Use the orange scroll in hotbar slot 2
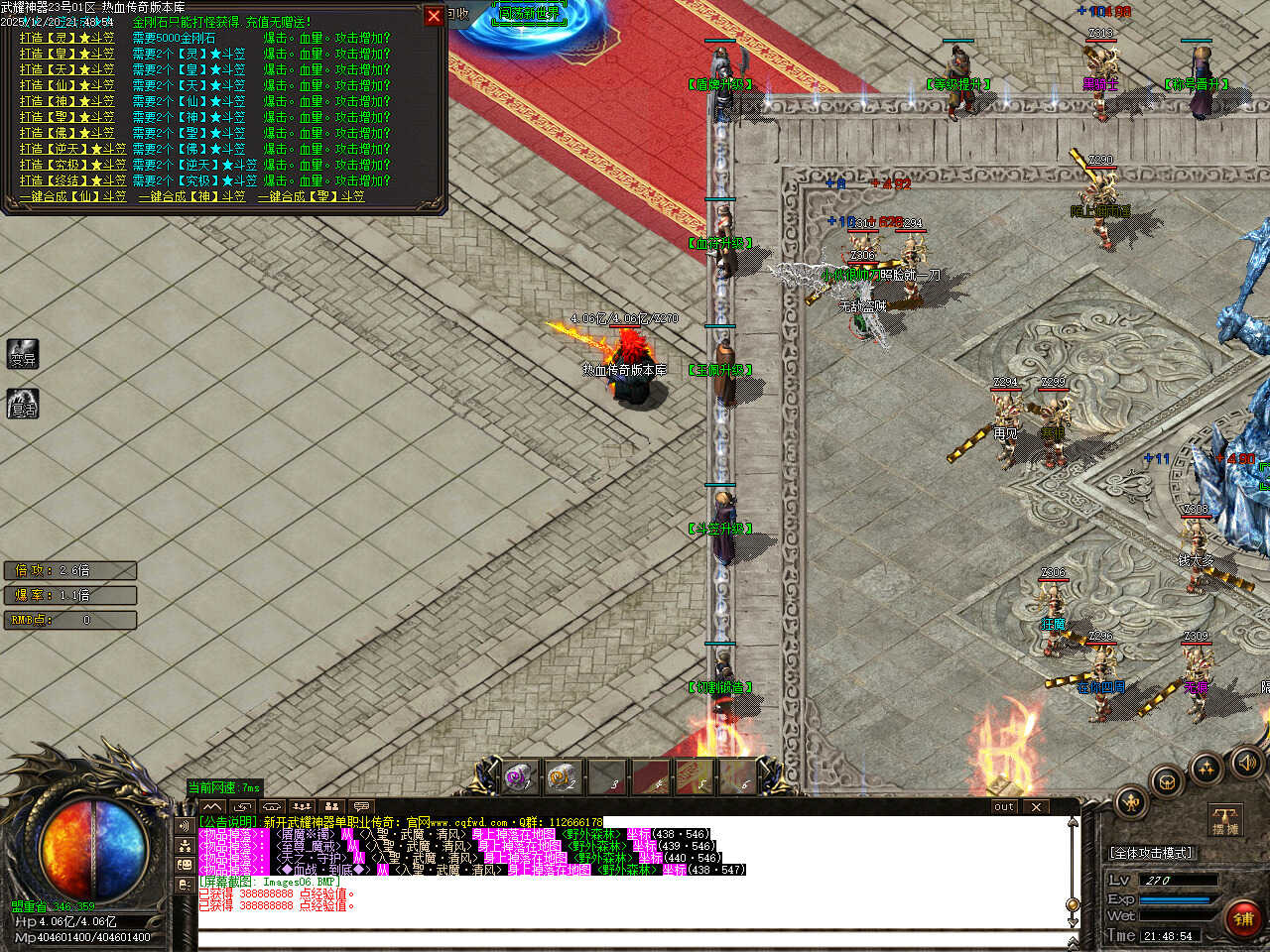The height and width of the screenshot is (952, 1270). click(x=563, y=775)
